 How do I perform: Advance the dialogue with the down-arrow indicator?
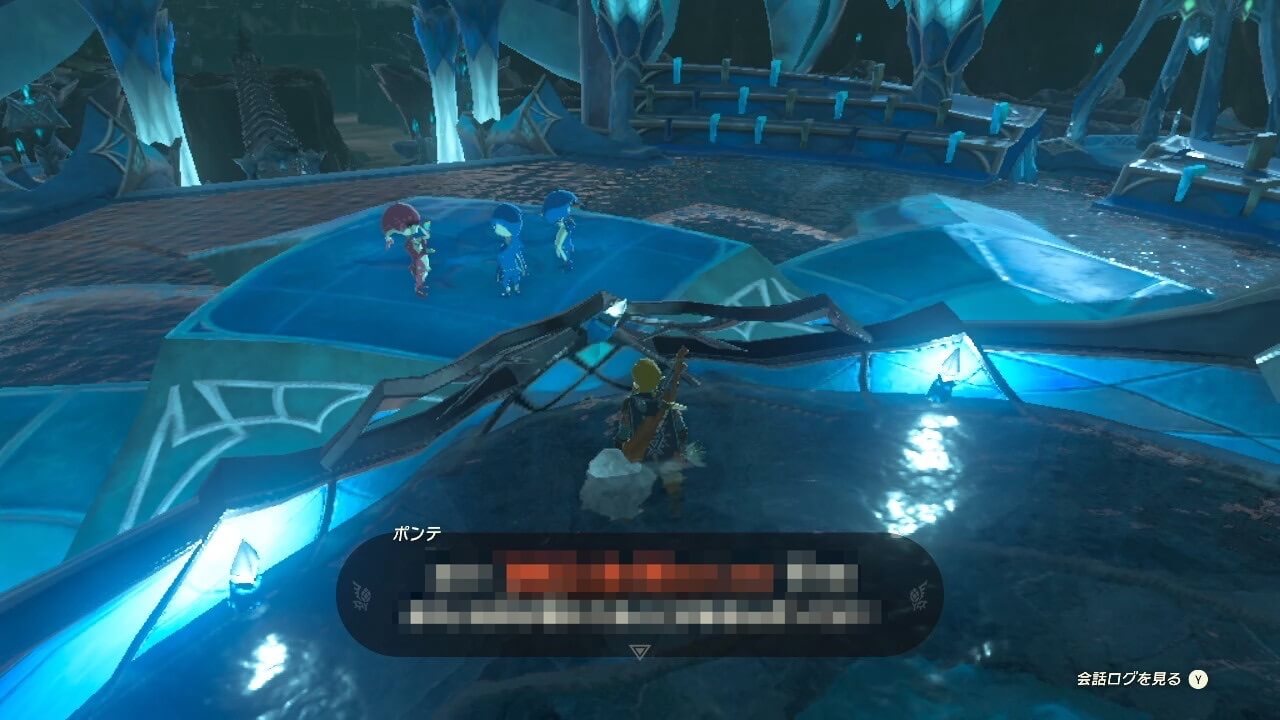coord(640,652)
